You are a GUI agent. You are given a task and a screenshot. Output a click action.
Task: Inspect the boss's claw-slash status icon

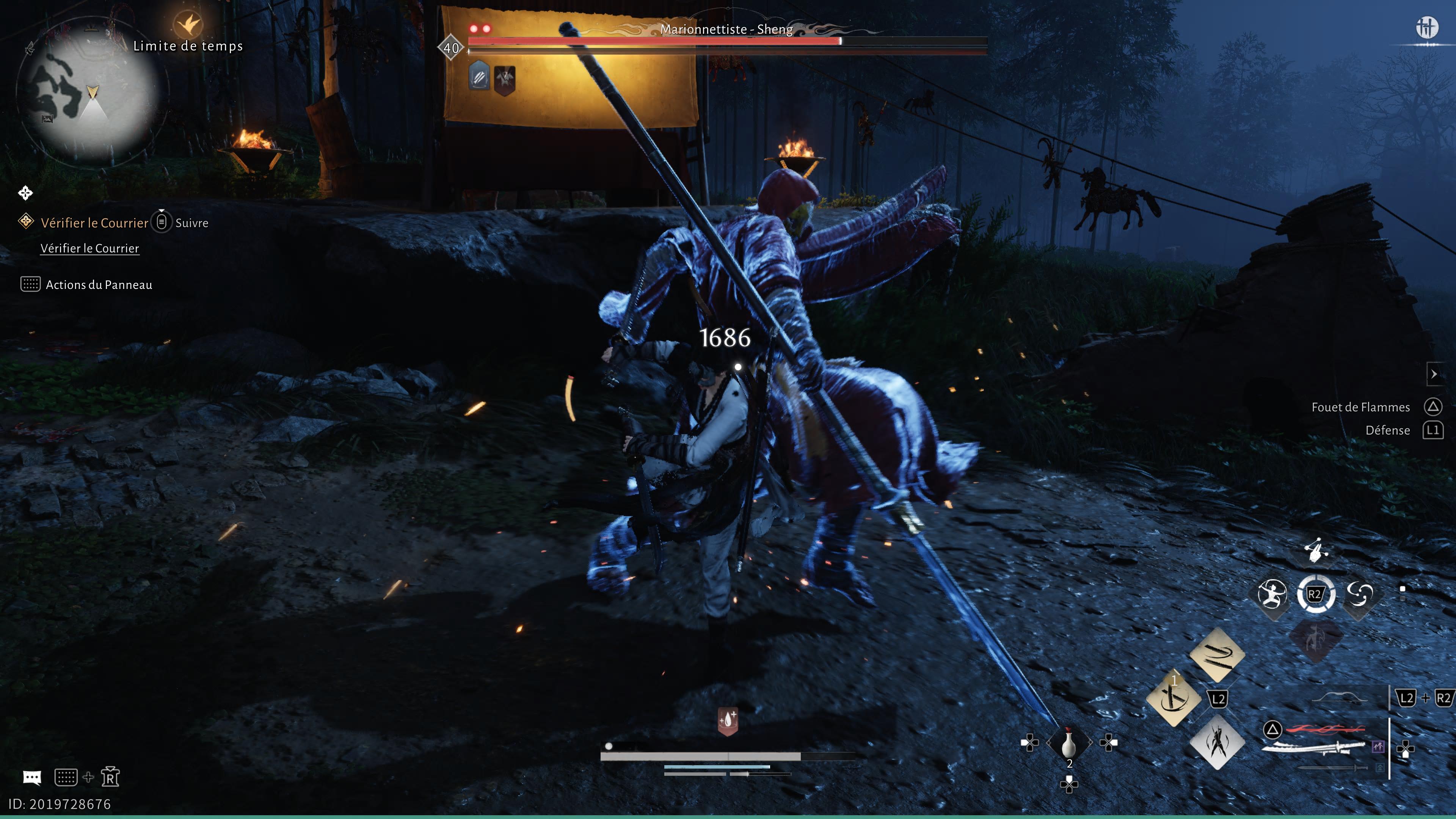pyautogui.click(x=479, y=77)
